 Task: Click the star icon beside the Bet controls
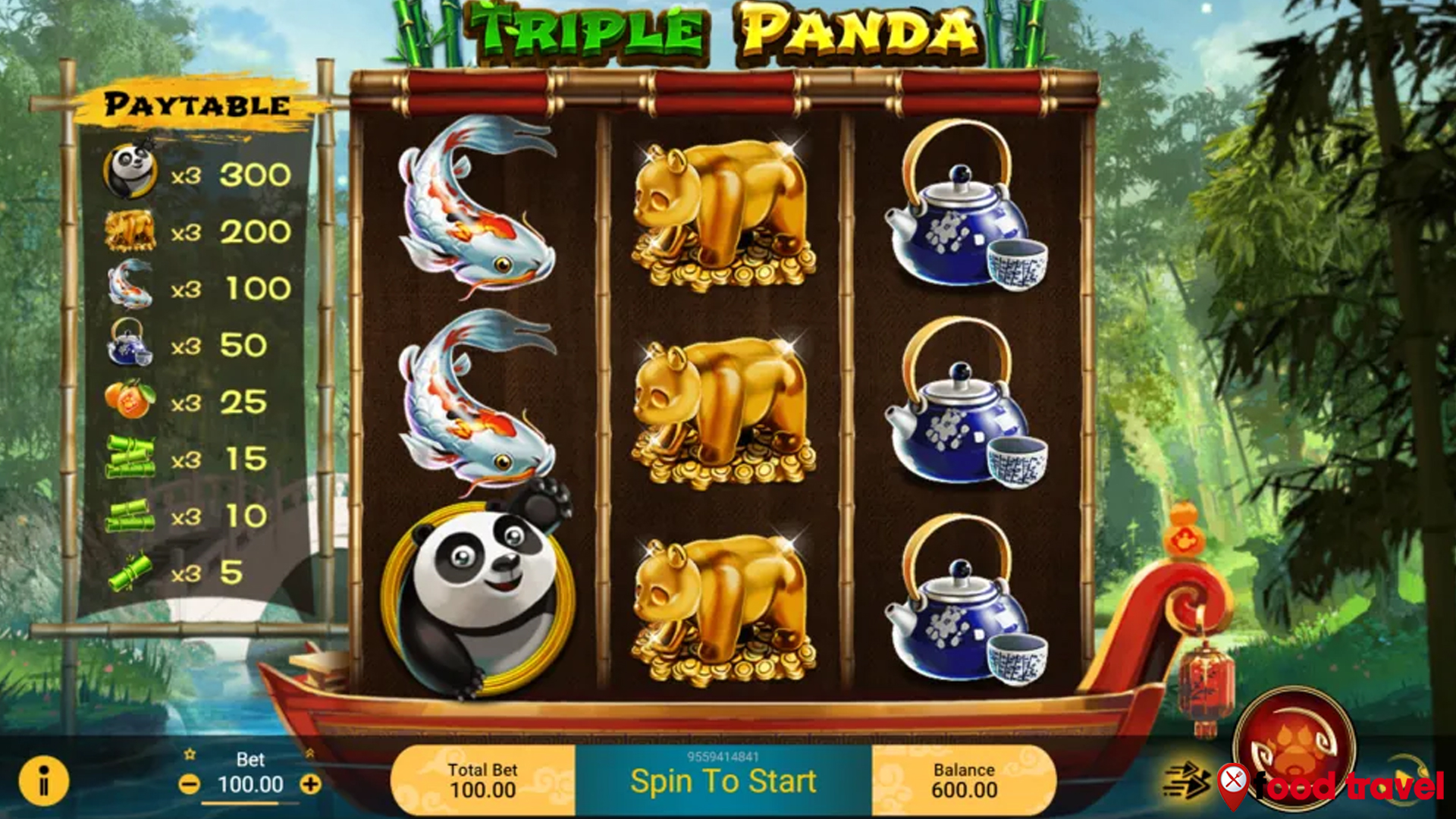pos(192,755)
